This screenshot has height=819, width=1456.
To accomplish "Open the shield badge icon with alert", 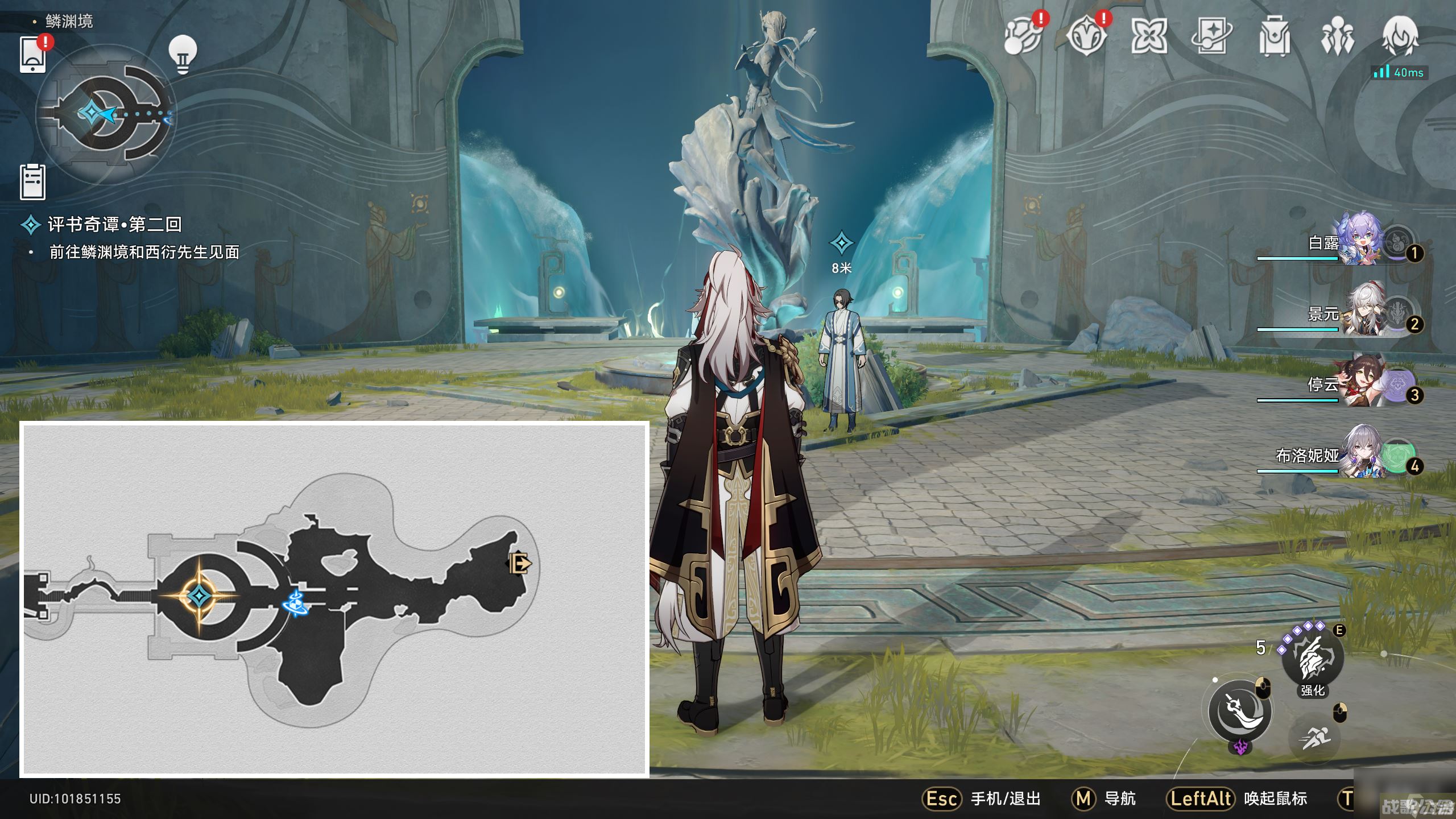I will pyautogui.click(x=1086, y=37).
